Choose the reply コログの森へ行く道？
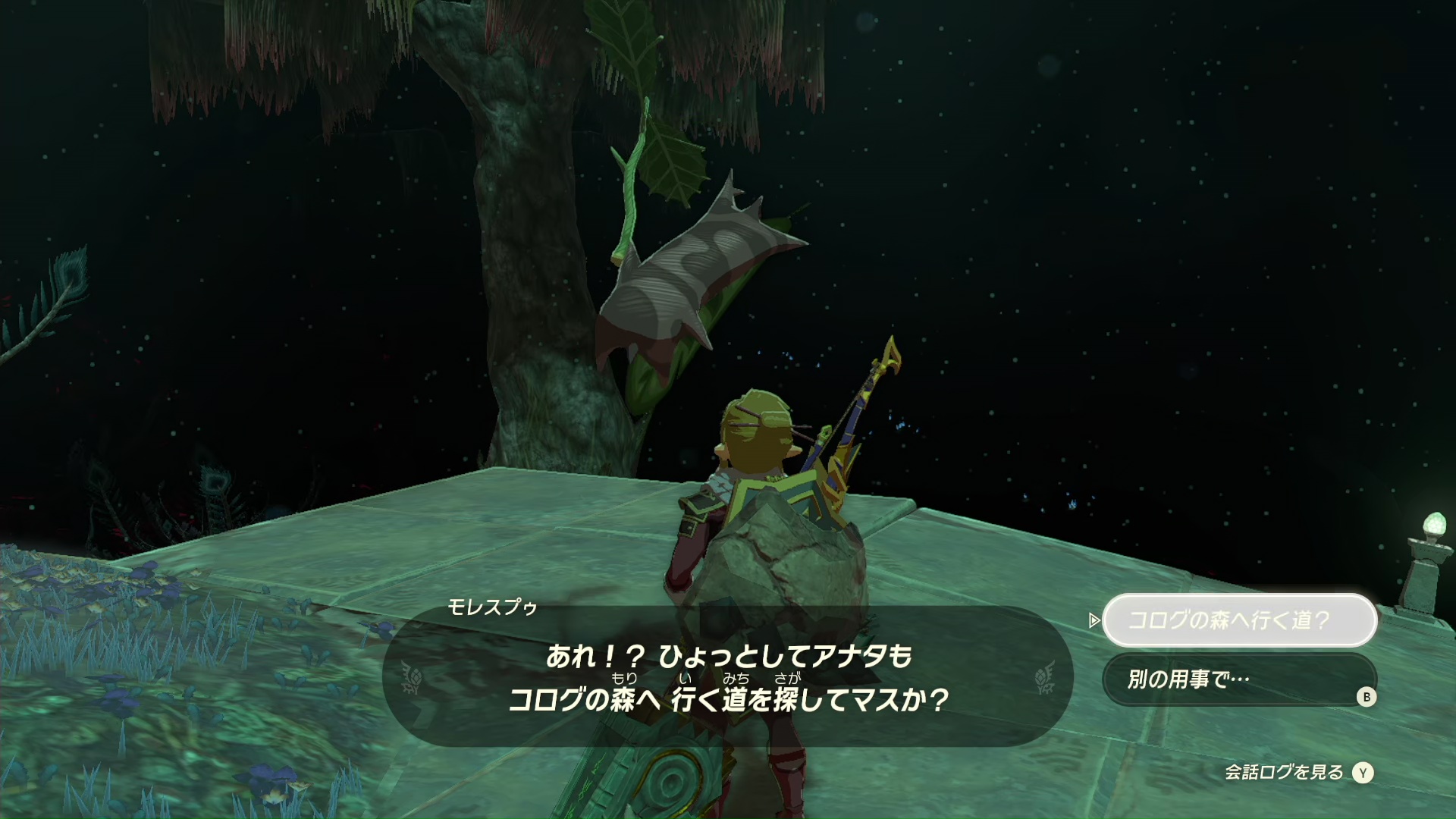The width and height of the screenshot is (1456, 819). (x=1238, y=620)
